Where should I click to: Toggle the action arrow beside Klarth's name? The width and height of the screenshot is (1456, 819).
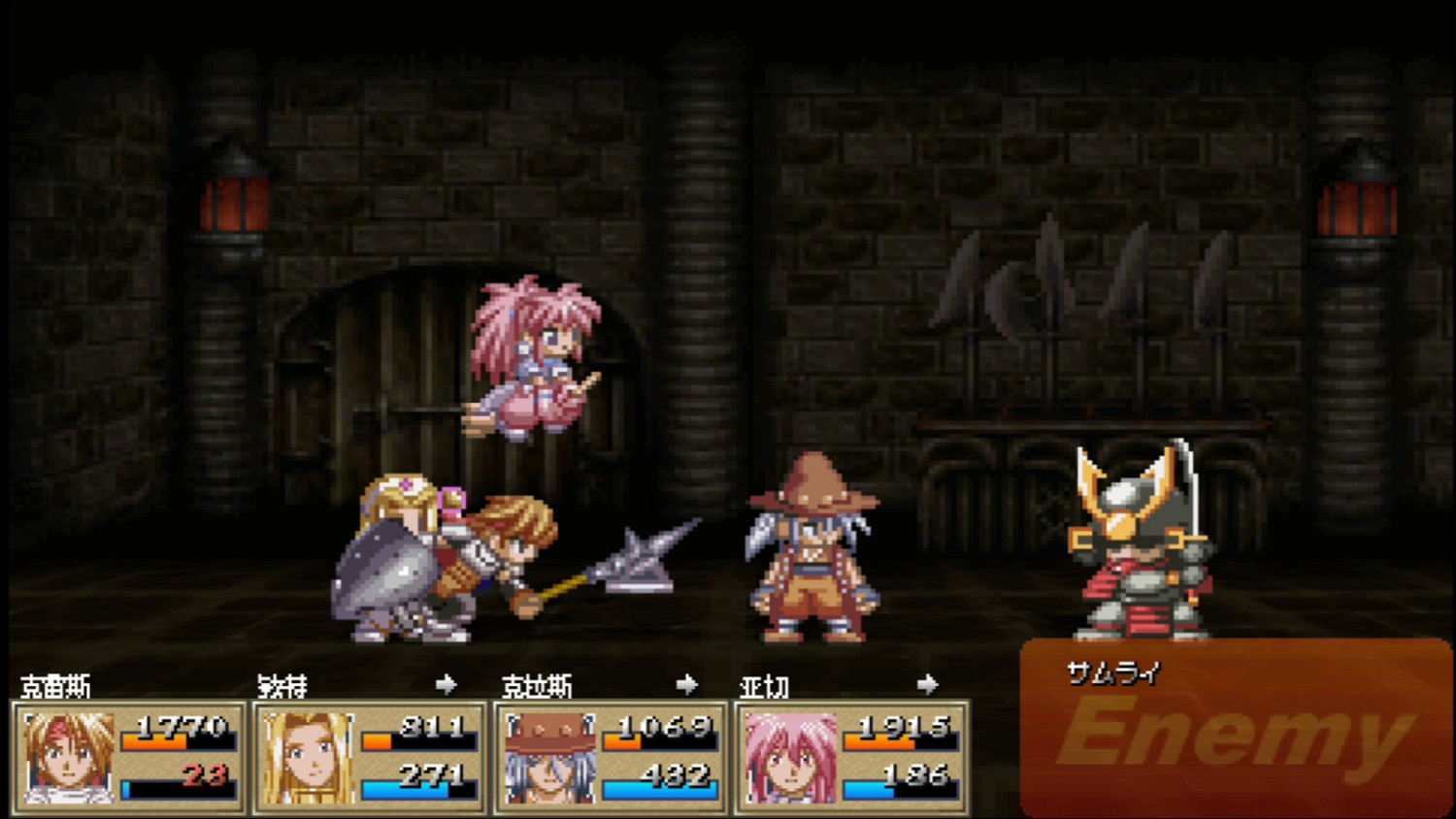click(x=689, y=684)
